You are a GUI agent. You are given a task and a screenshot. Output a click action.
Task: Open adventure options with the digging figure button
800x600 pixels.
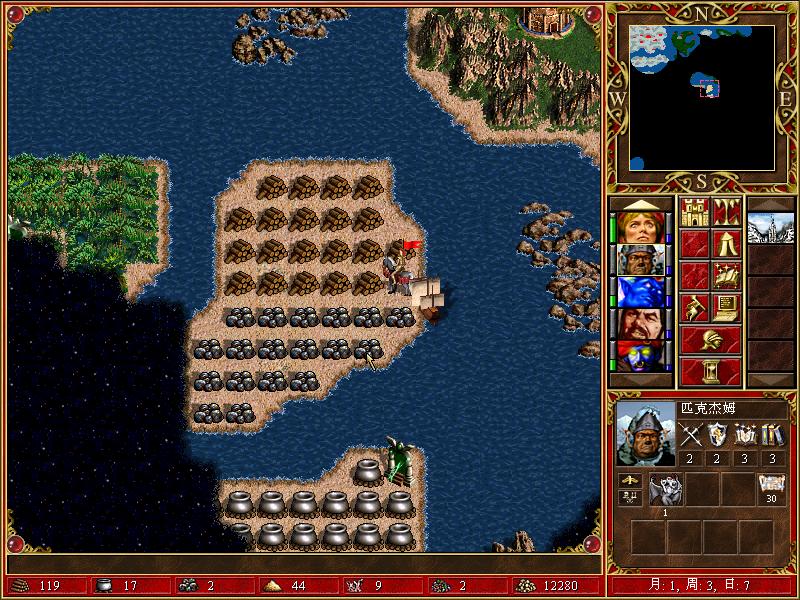coord(694,308)
